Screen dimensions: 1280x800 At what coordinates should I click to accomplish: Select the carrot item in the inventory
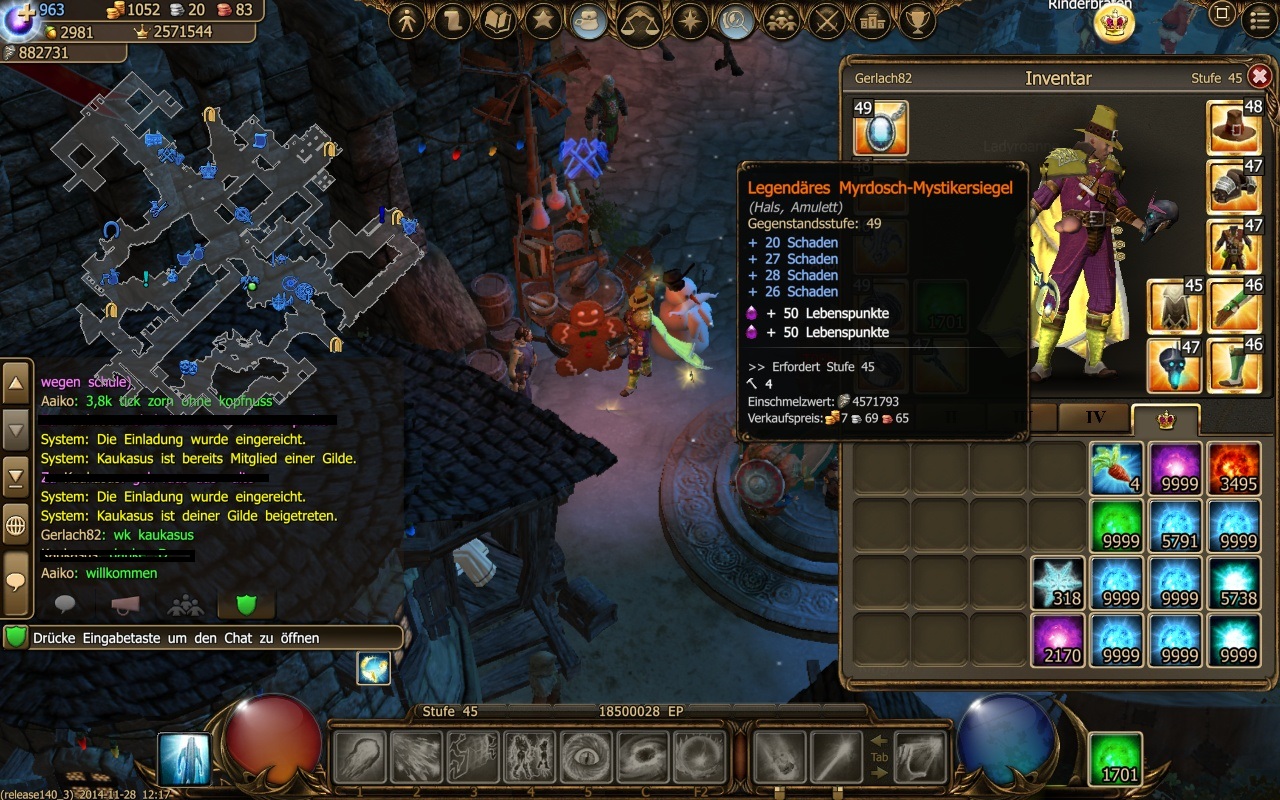1116,469
